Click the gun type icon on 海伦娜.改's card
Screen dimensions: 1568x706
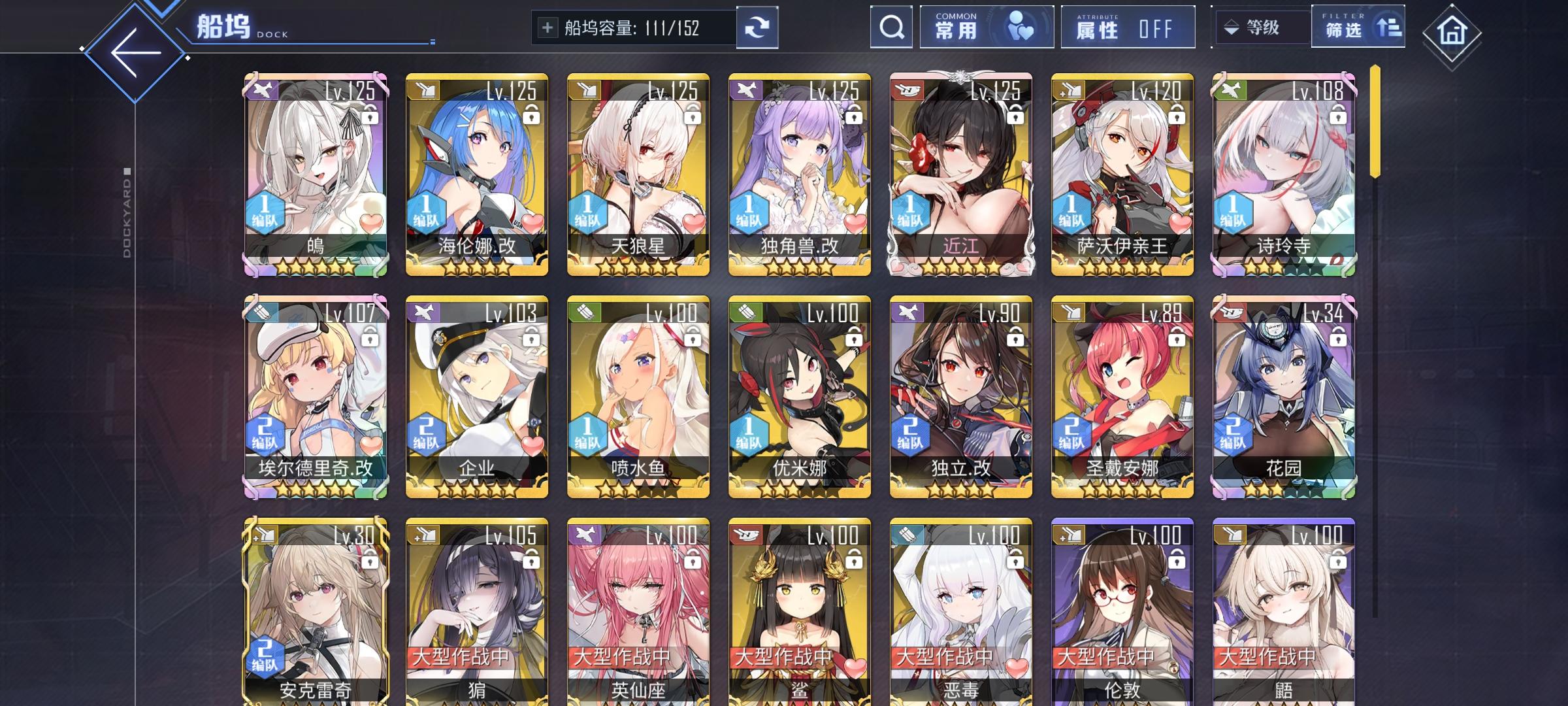click(425, 88)
